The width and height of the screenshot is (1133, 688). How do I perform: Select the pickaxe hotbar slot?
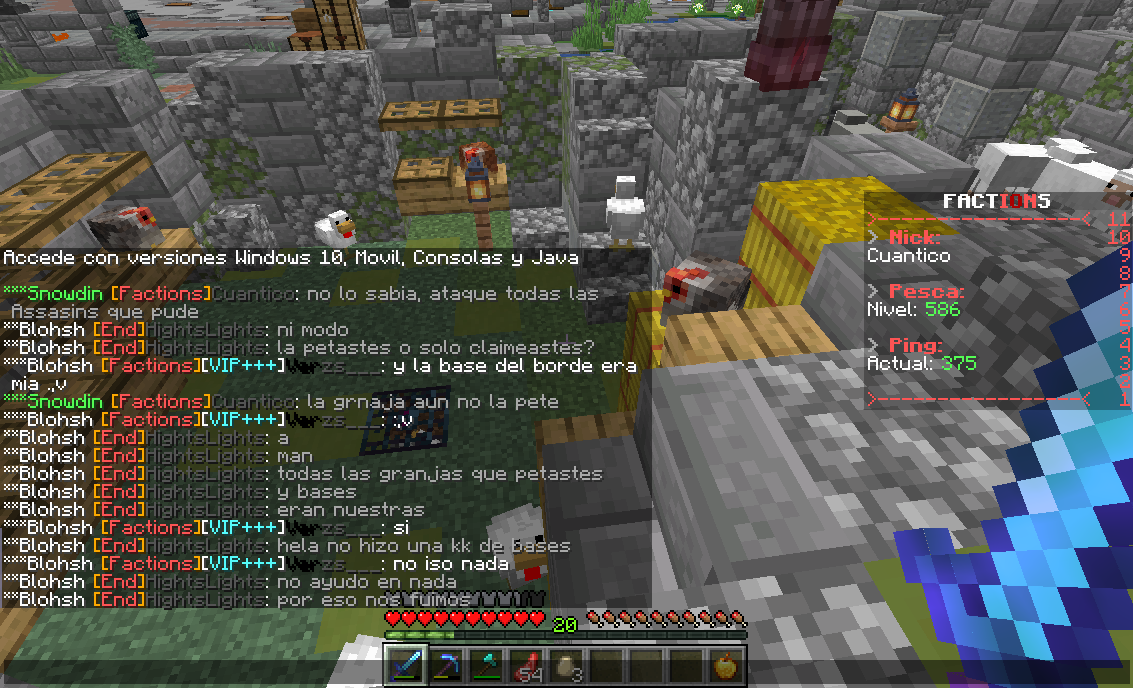[x=445, y=666]
